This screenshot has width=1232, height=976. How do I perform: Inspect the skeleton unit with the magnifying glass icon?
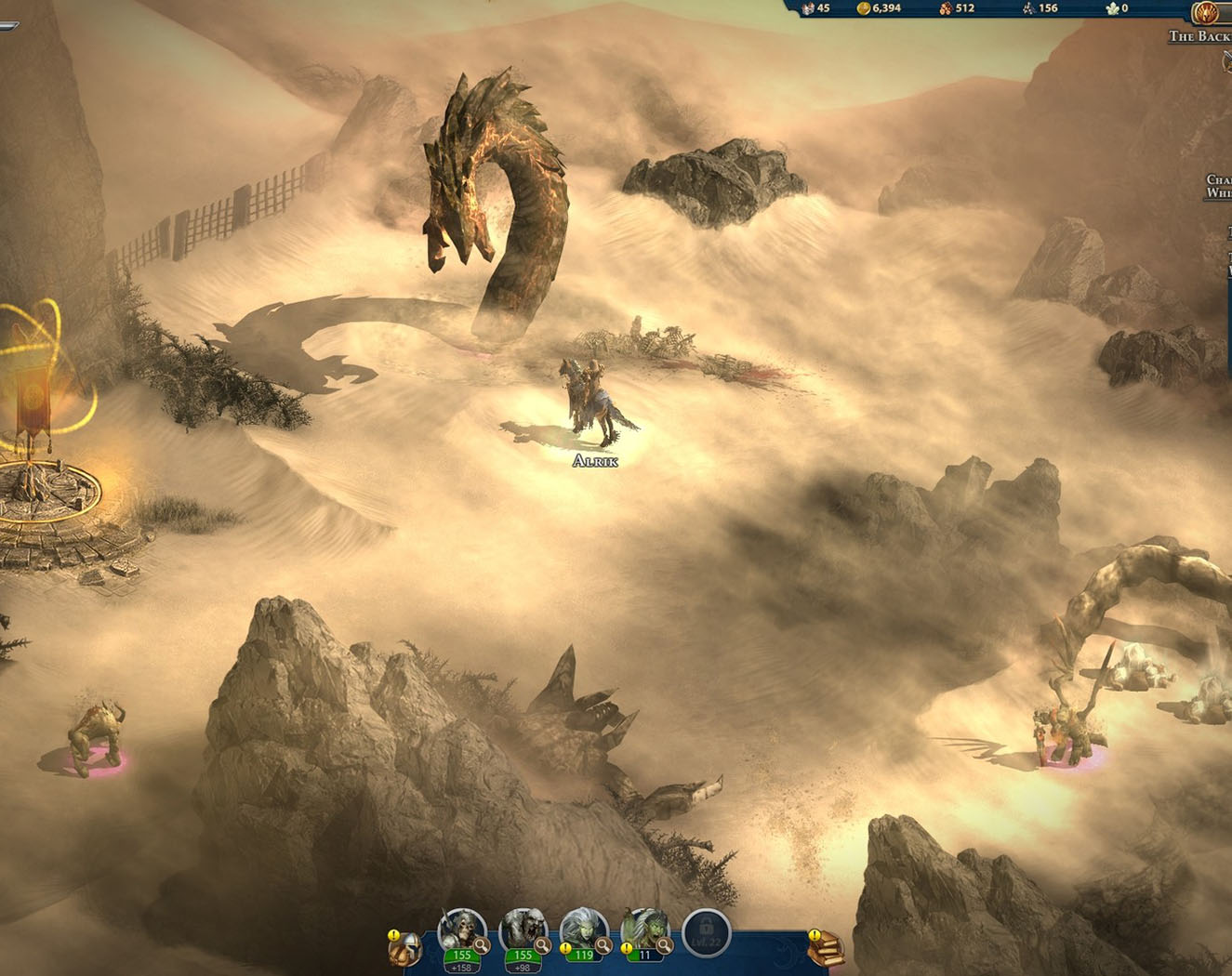click(482, 945)
